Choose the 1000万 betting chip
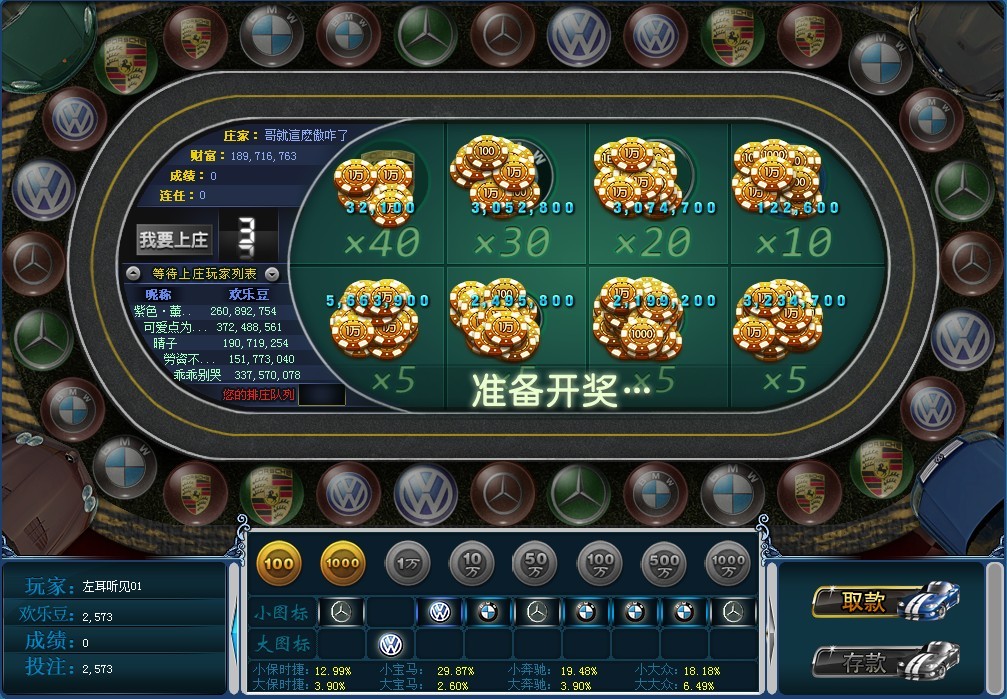 (x=727, y=564)
